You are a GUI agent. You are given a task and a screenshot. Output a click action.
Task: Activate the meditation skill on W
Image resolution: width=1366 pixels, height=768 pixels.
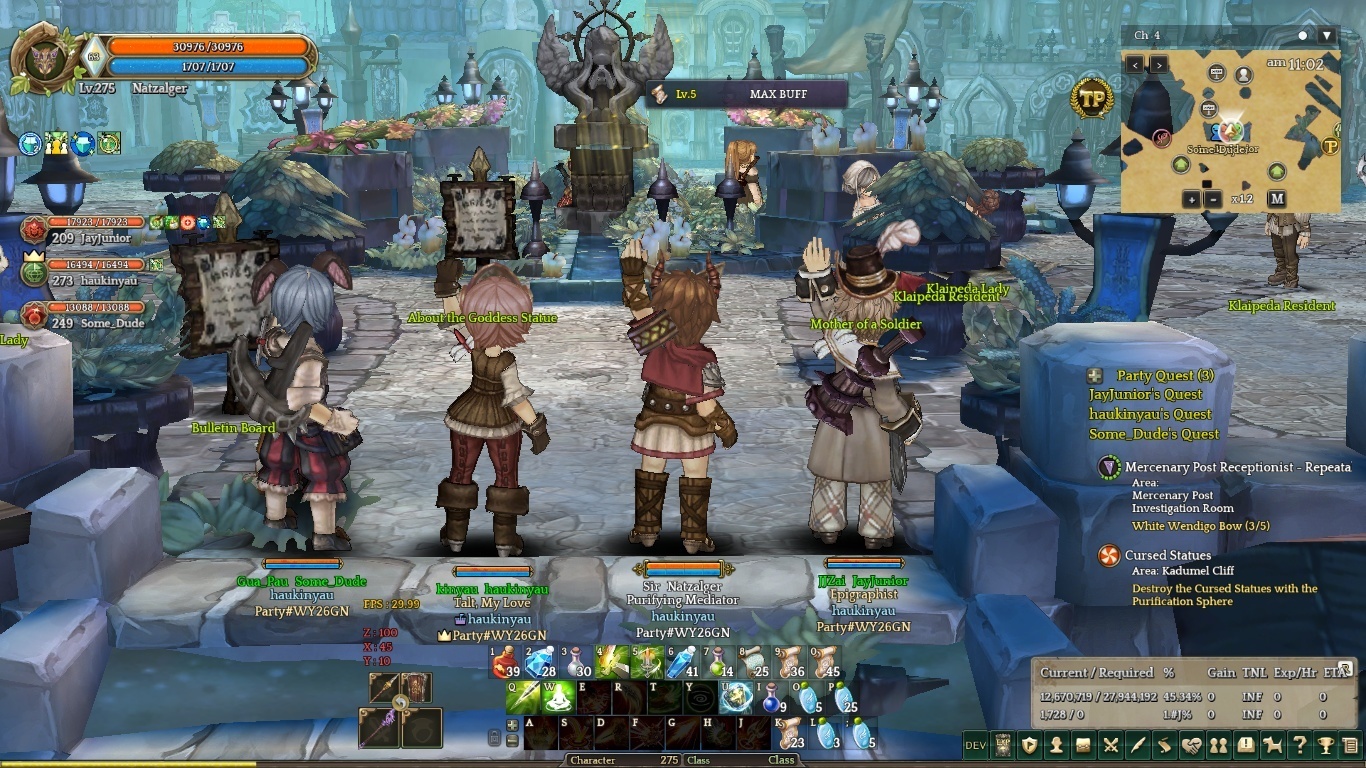[x=558, y=697]
